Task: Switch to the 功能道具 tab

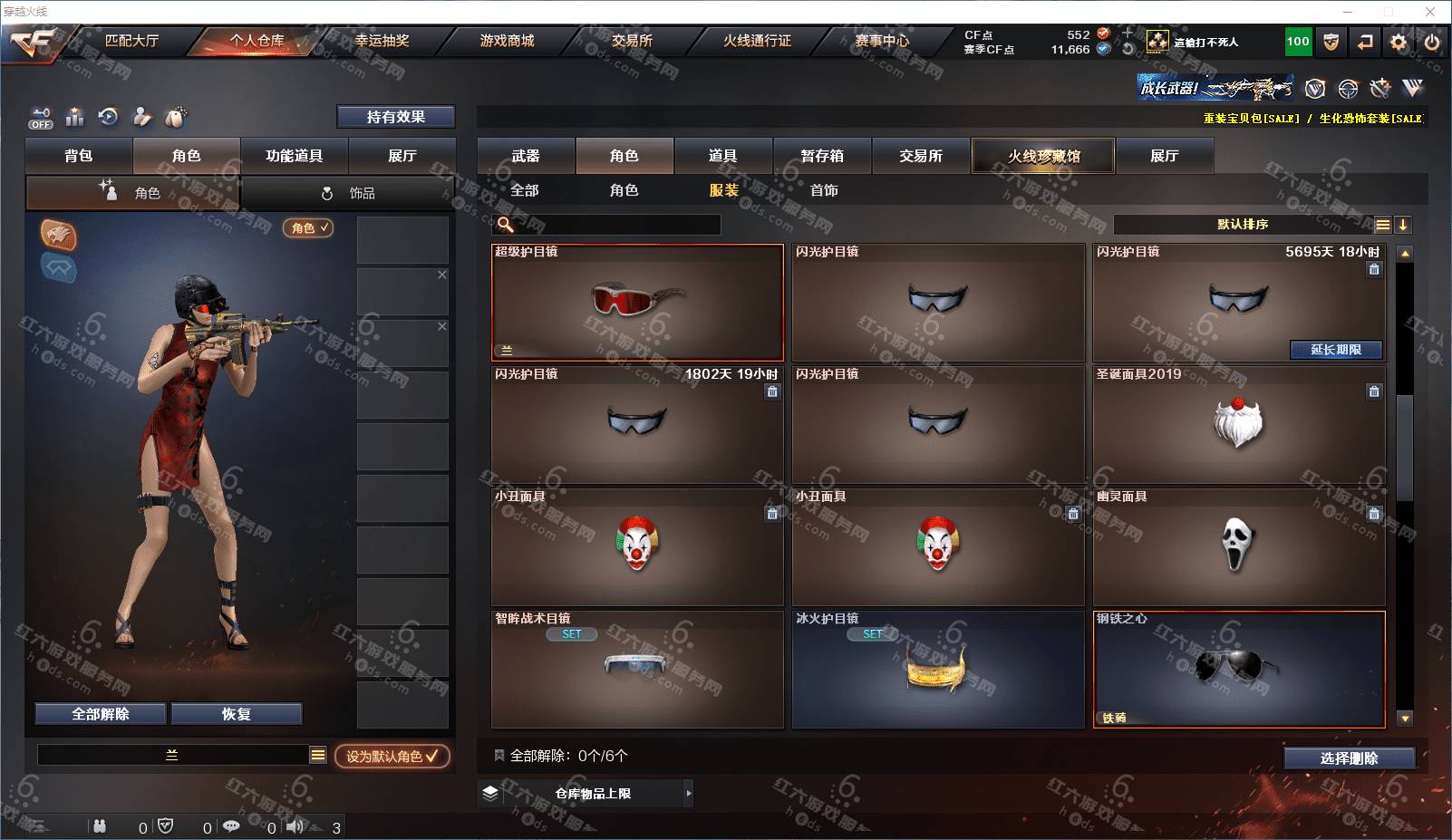Action: coord(294,156)
